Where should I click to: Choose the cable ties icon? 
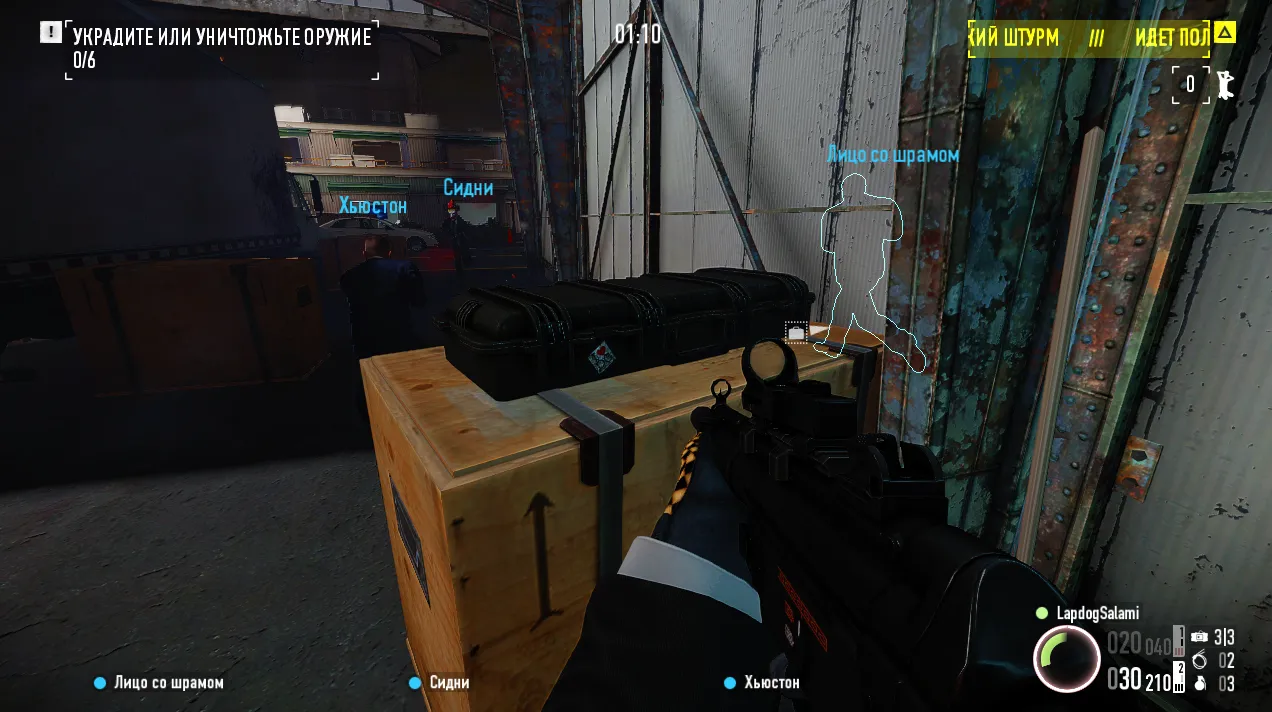pyautogui.click(x=1199, y=660)
